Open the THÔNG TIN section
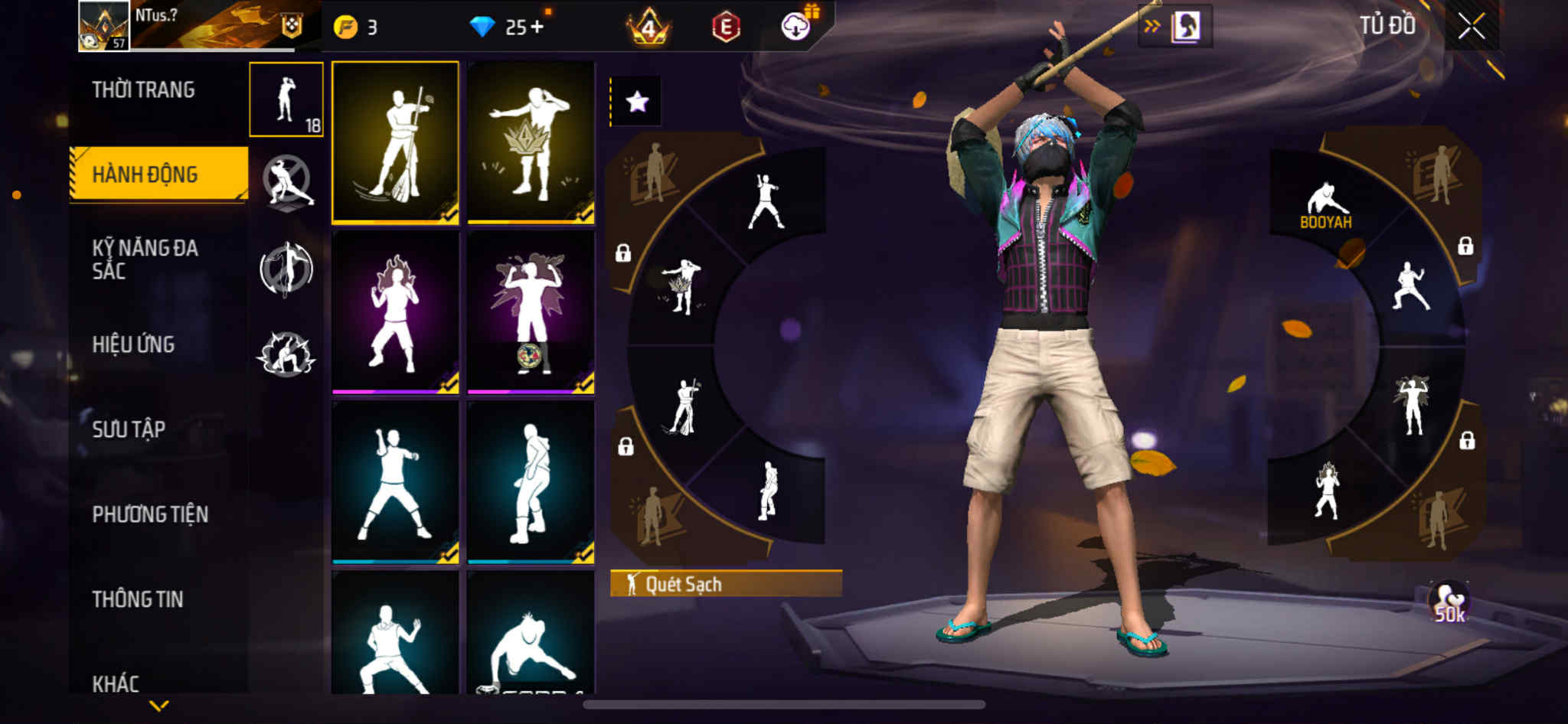The height and width of the screenshot is (724, 1568). tap(138, 599)
